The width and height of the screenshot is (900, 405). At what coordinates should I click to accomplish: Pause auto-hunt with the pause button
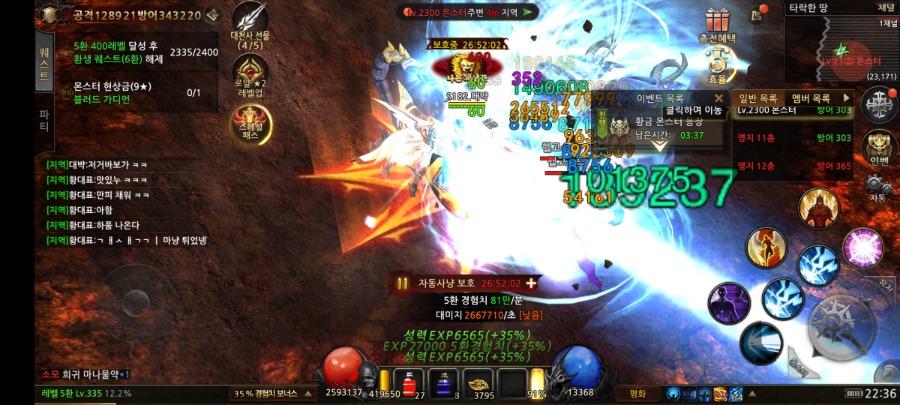(x=402, y=283)
